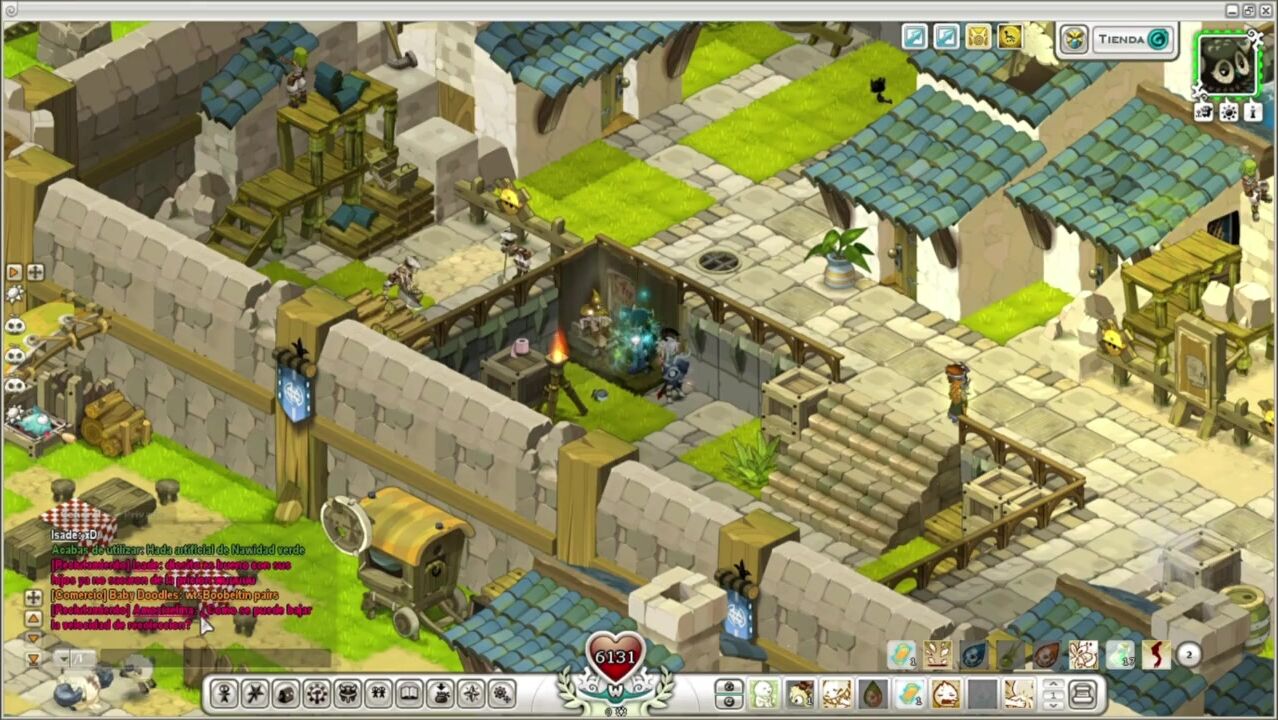
Task: Open the two-figures social button
Action: pyautogui.click(x=379, y=693)
